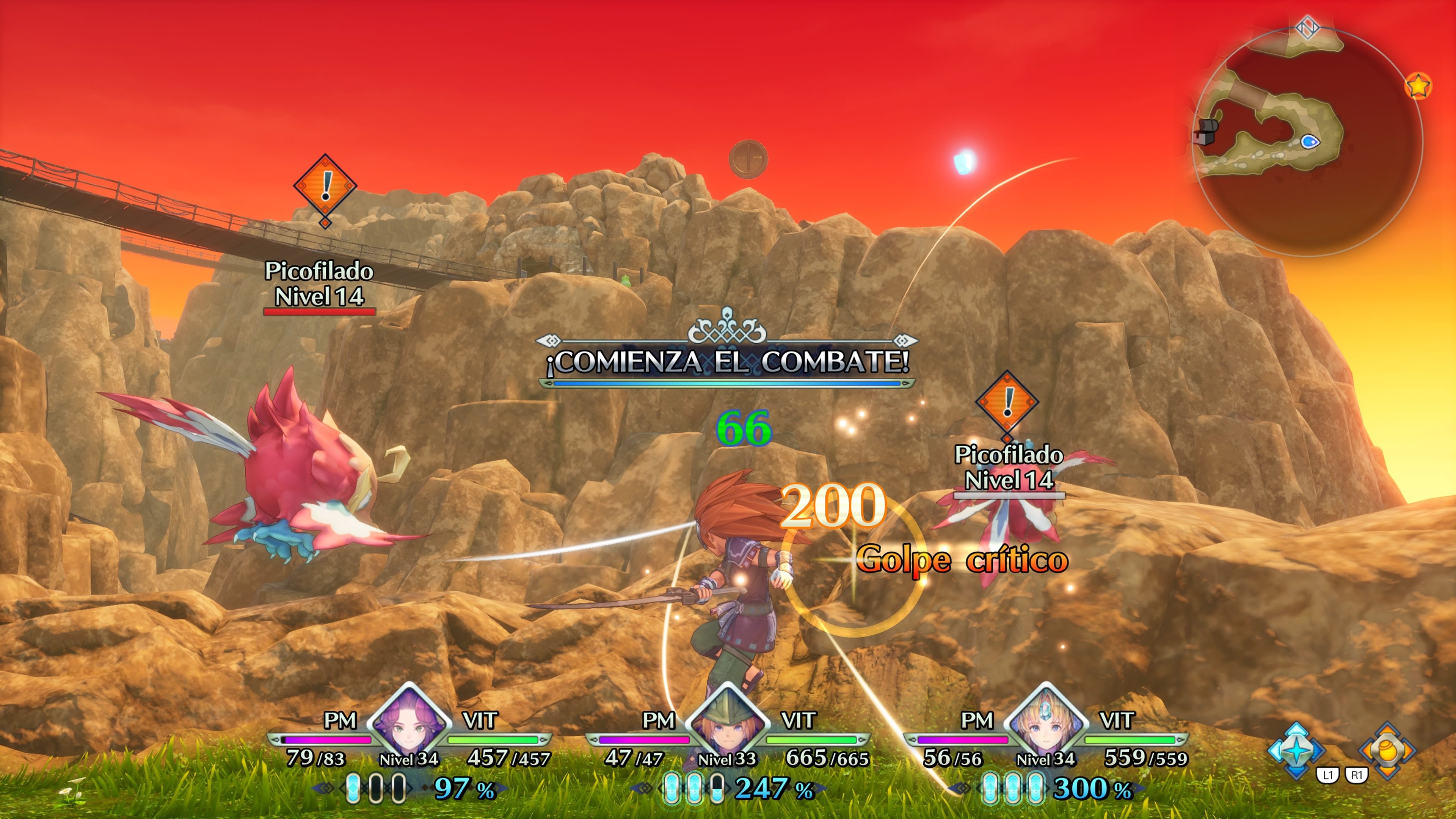
Task: Click the R1 button prompt
Action: click(1358, 774)
